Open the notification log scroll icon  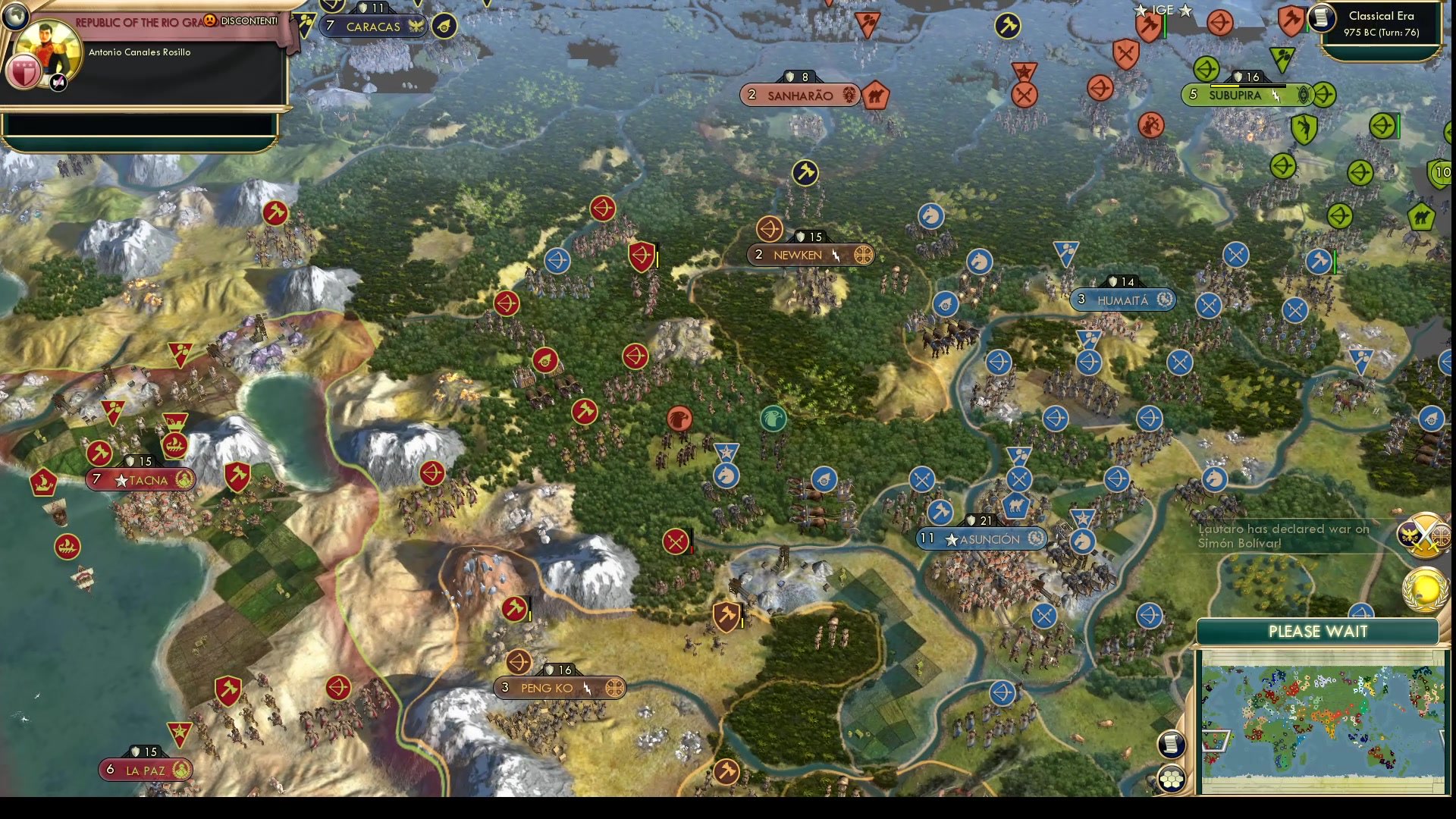pos(1172,744)
